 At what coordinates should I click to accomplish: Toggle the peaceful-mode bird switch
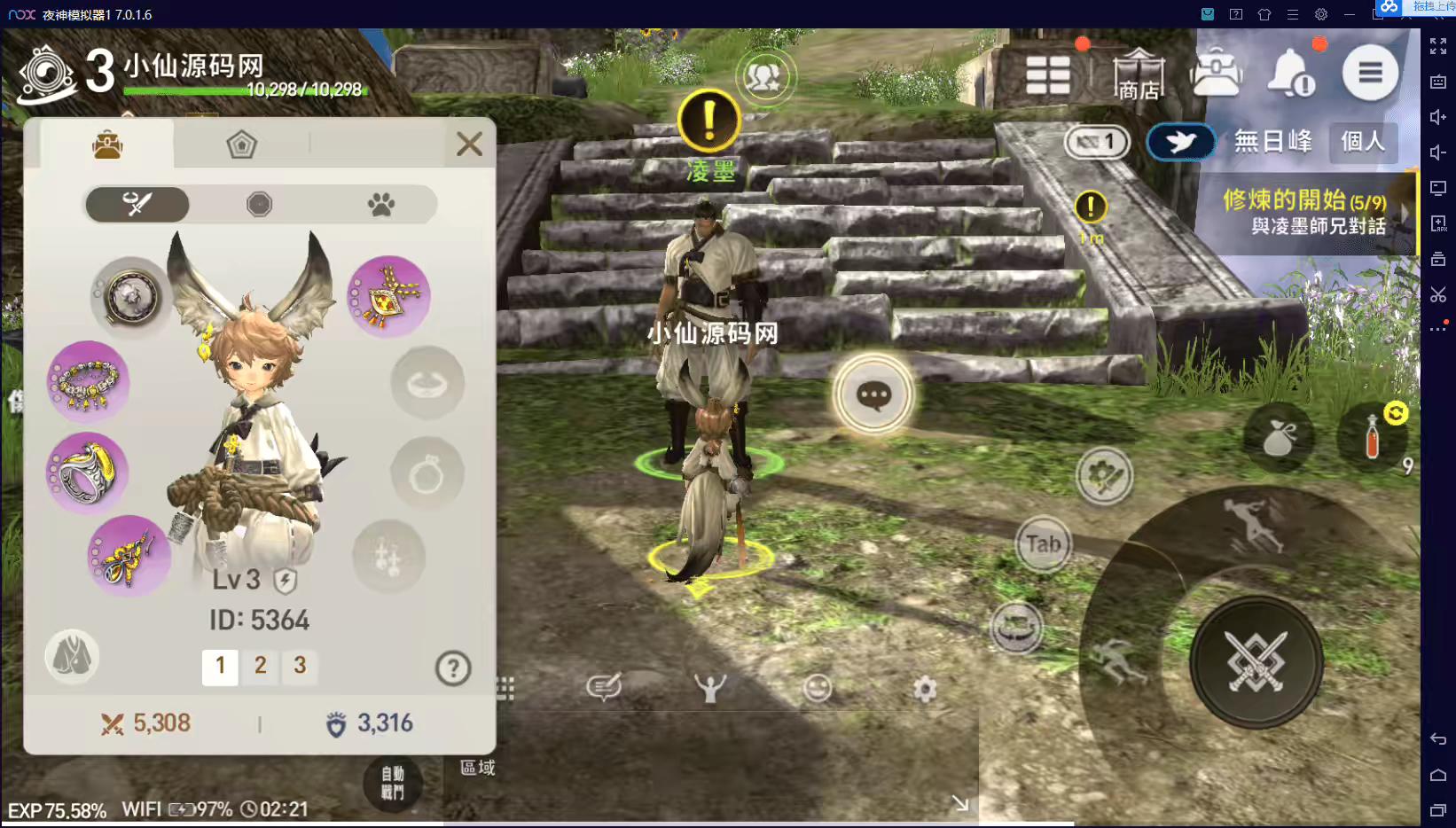1180,142
